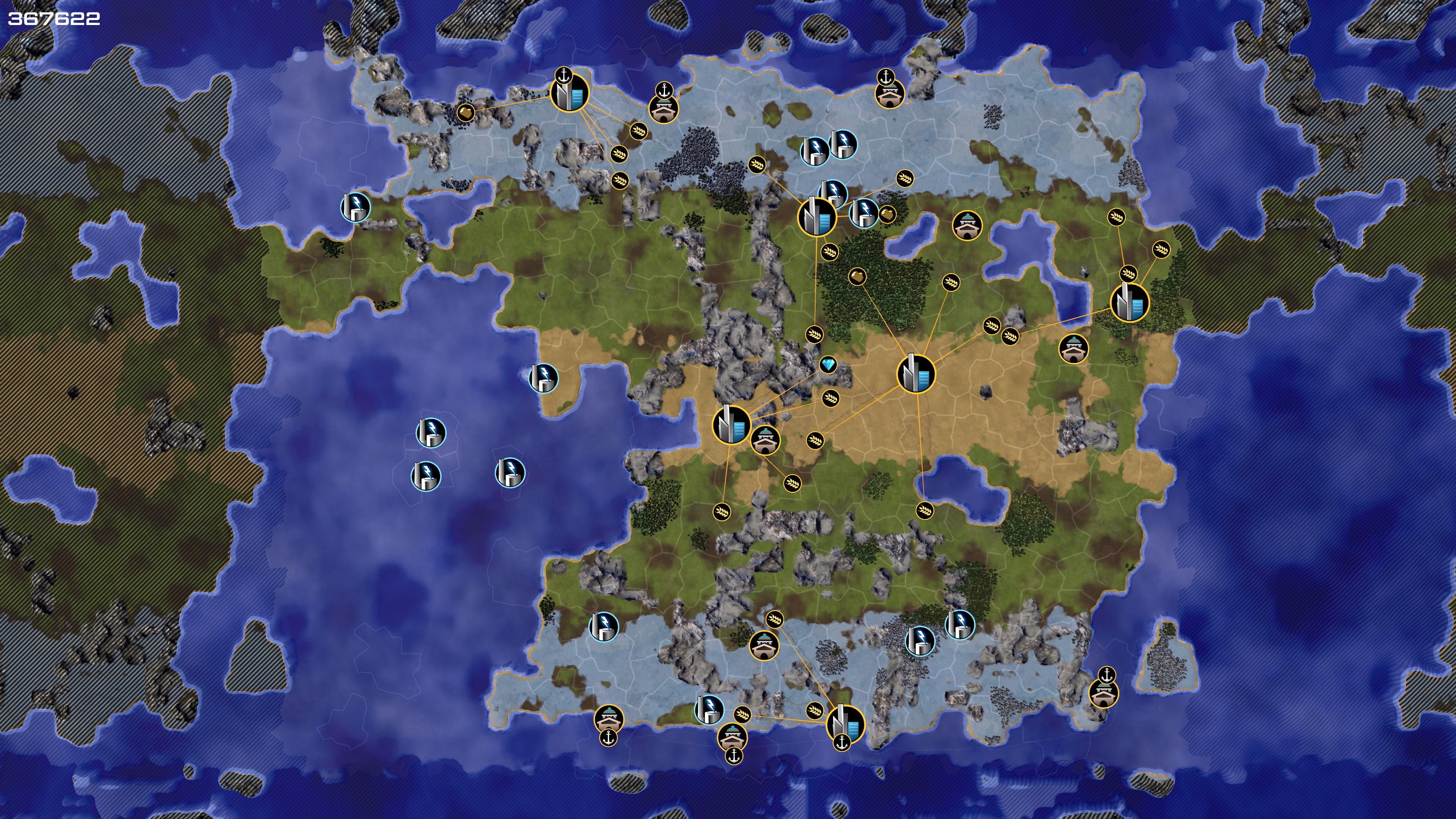Select the power plant marker on the sandy peninsula
Screen dimensions: 1456x819
(543, 378)
